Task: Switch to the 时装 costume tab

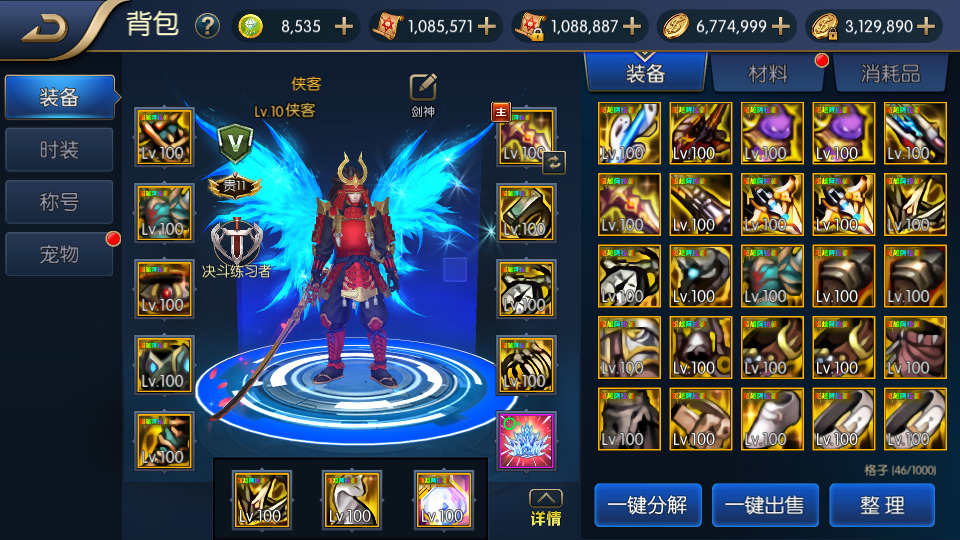Action: (x=59, y=150)
